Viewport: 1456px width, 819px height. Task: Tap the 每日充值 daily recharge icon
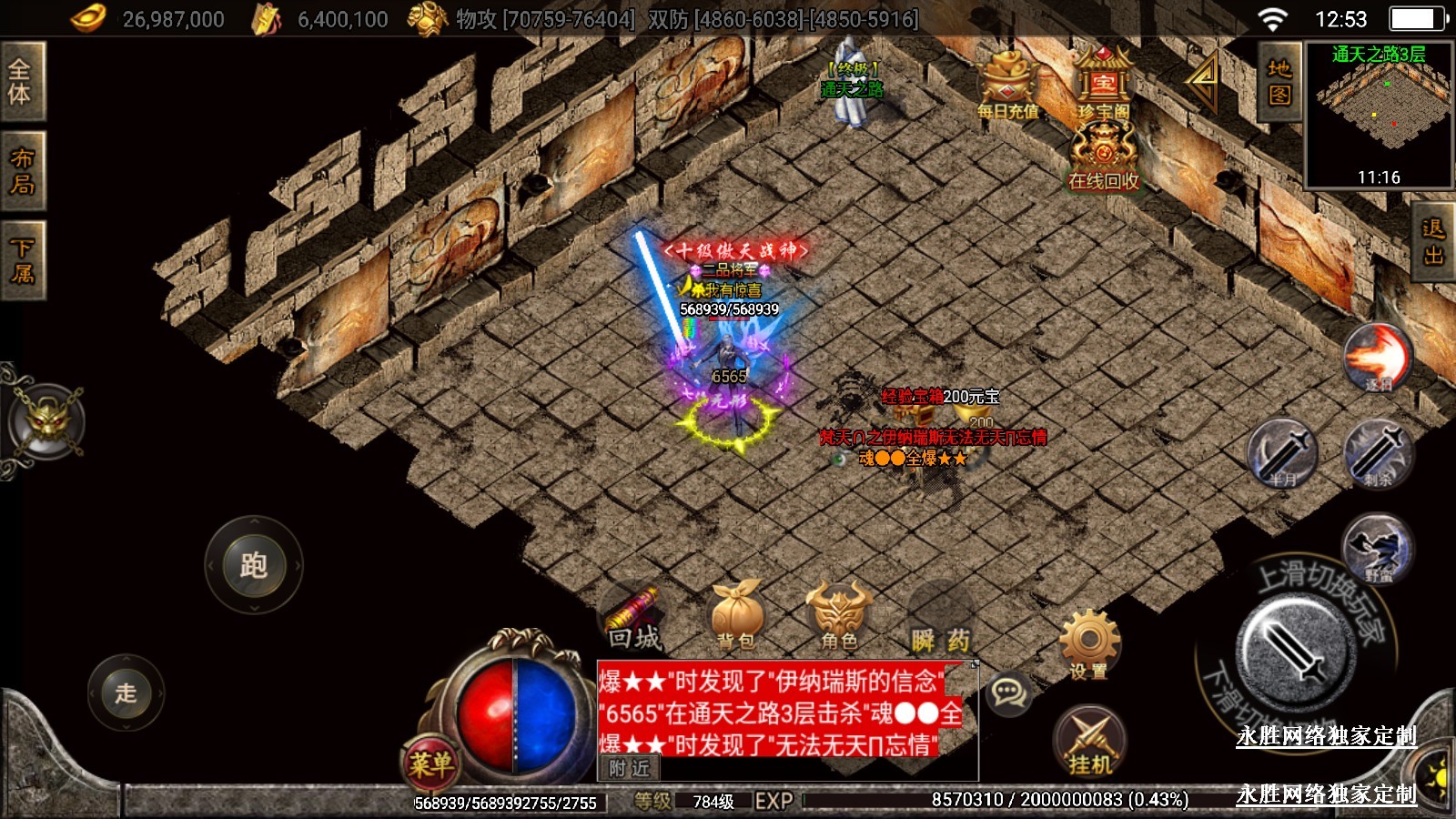1007,86
